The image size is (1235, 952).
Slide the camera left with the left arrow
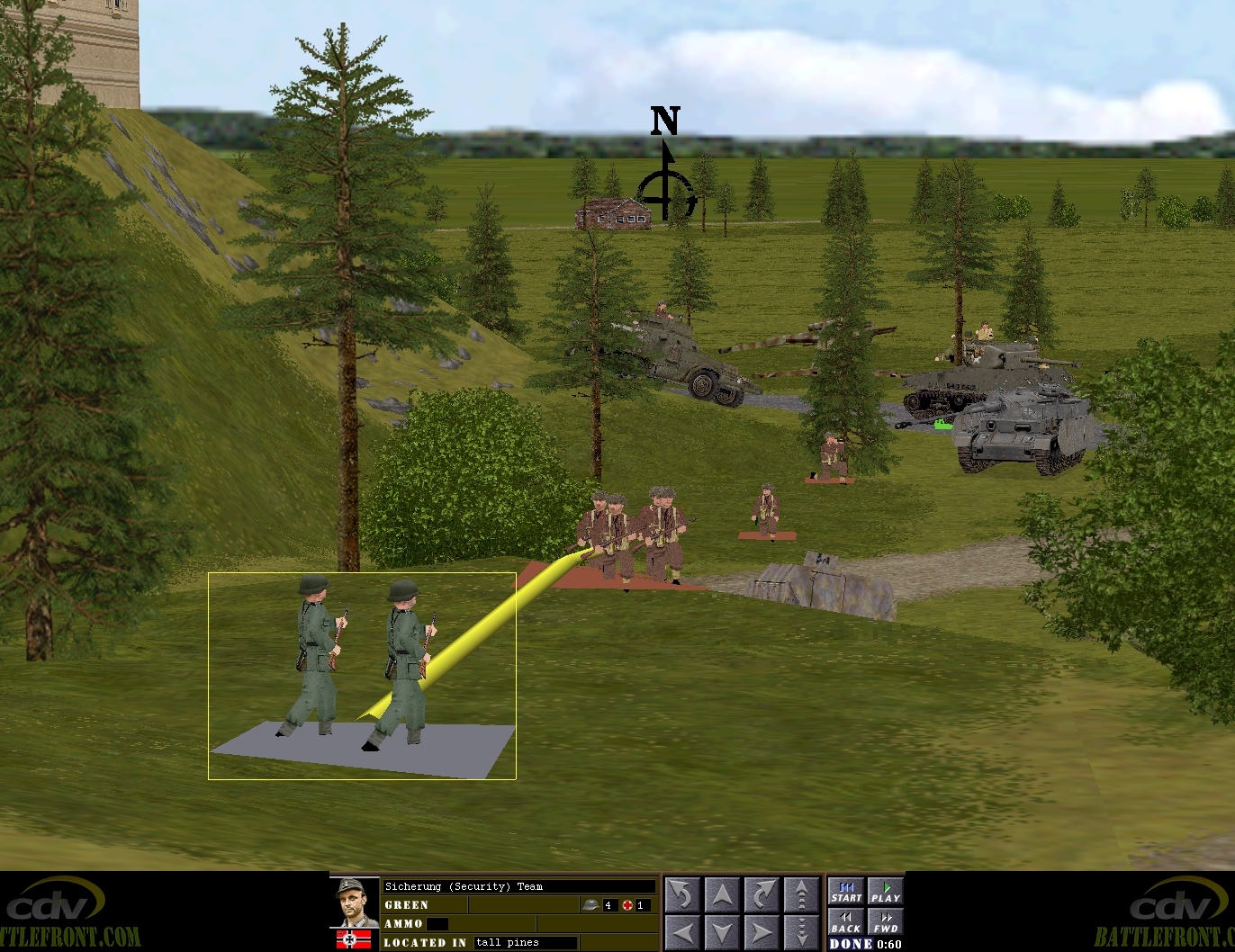(x=682, y=932)
